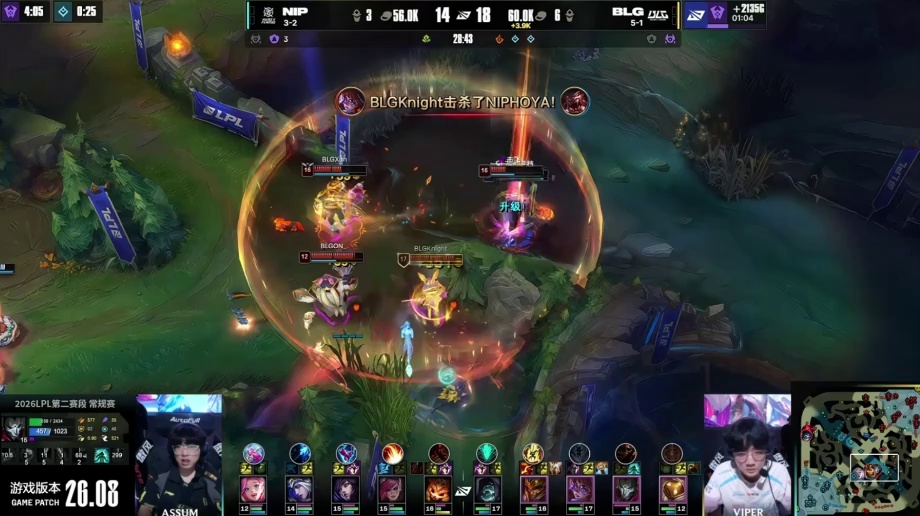Image resolution: width=920 pixels, height=516 pixels.
Task: Click the teal ultimate icon in the stats panel
Action: coord(101,455)
